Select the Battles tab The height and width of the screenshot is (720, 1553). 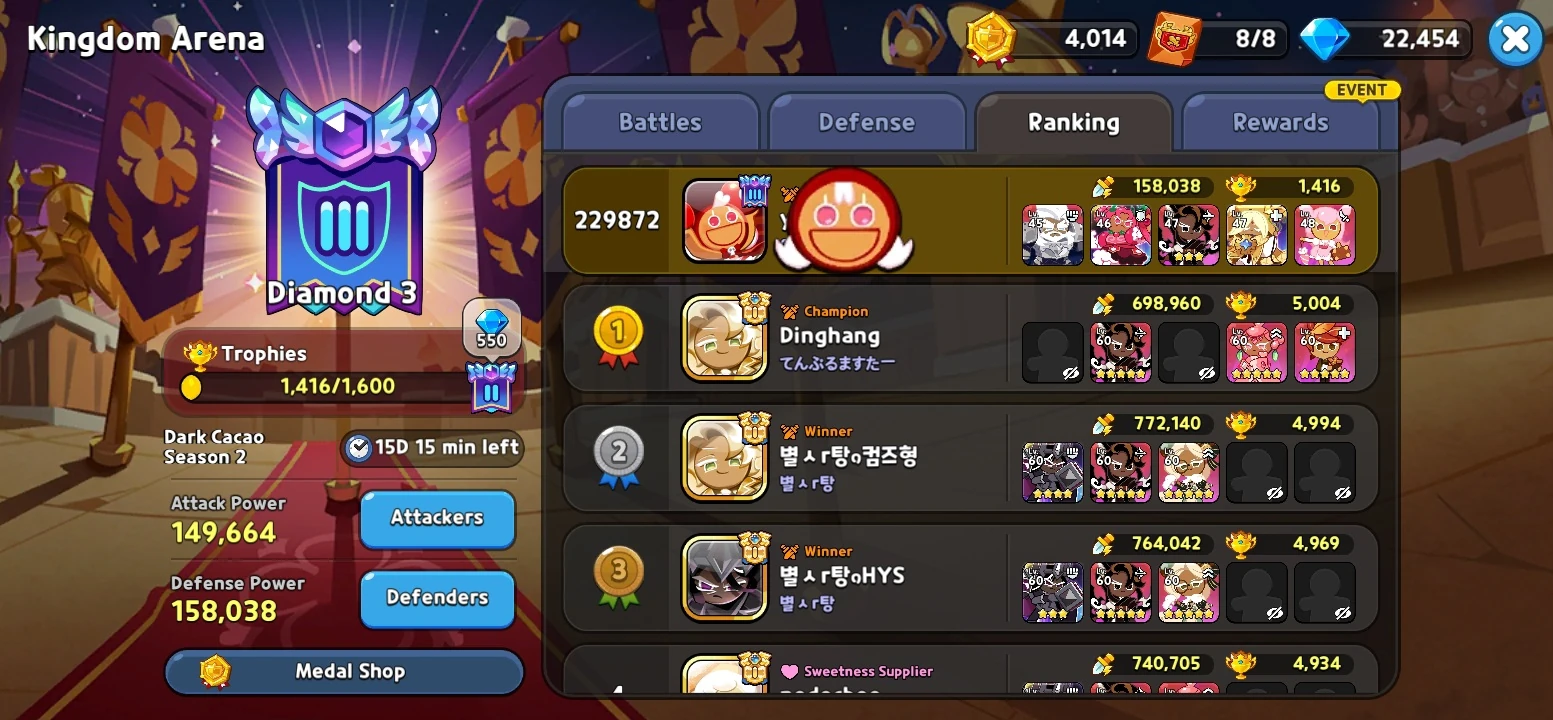tap(660, 121)
